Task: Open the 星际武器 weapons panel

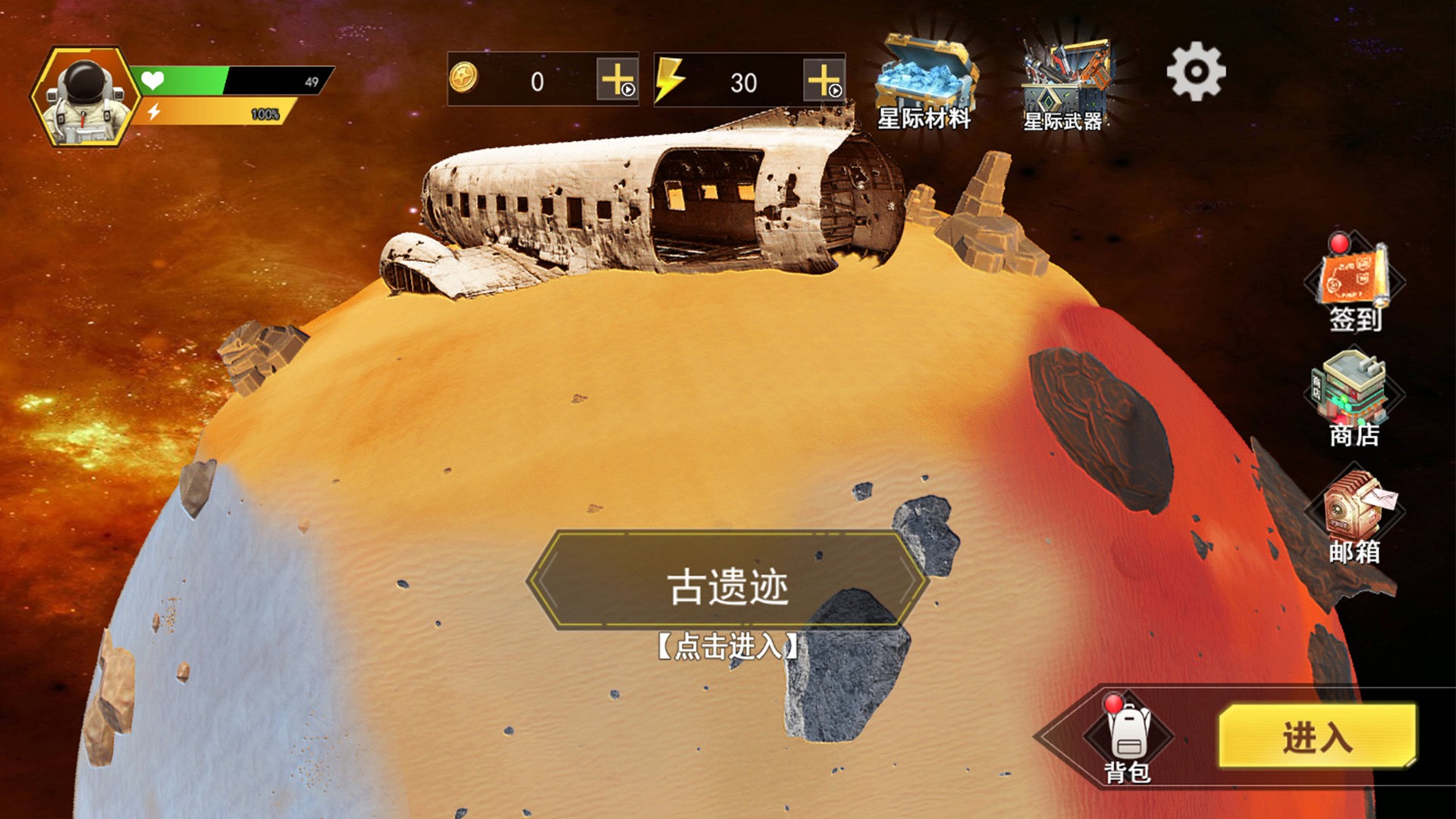Action: coord(1065,76)
